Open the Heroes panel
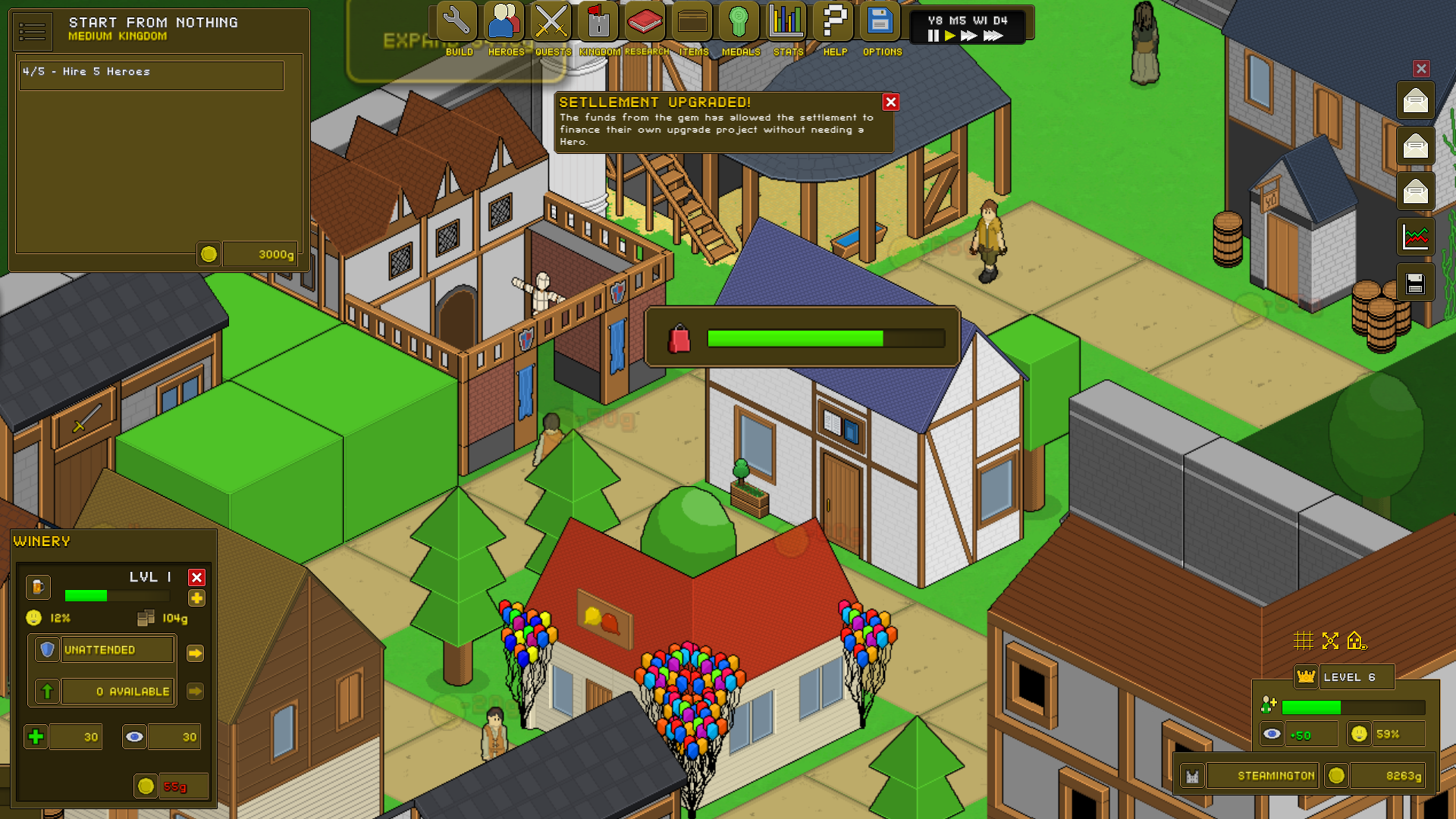 click(x=505, y=23)
